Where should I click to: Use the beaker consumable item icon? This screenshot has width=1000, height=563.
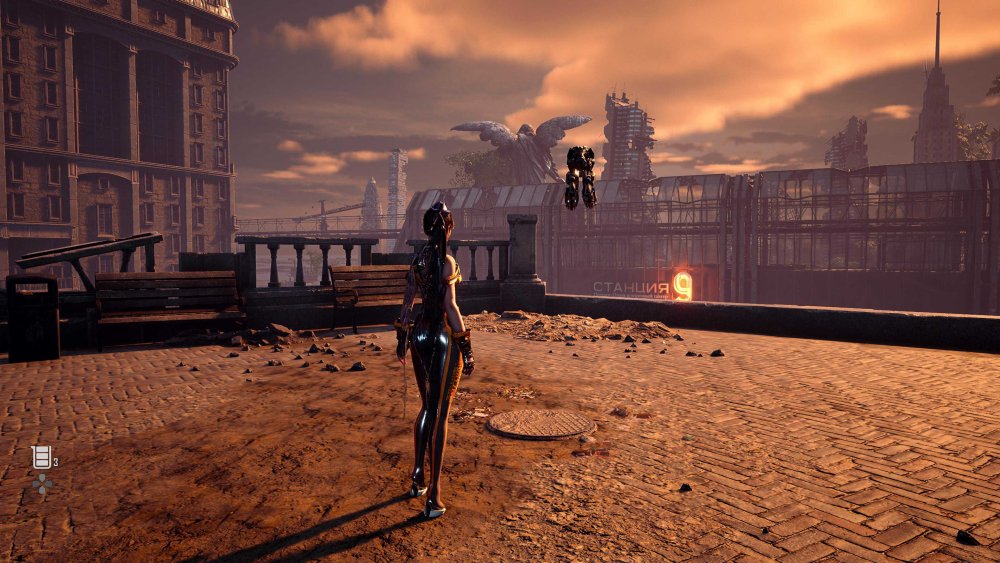41,457
